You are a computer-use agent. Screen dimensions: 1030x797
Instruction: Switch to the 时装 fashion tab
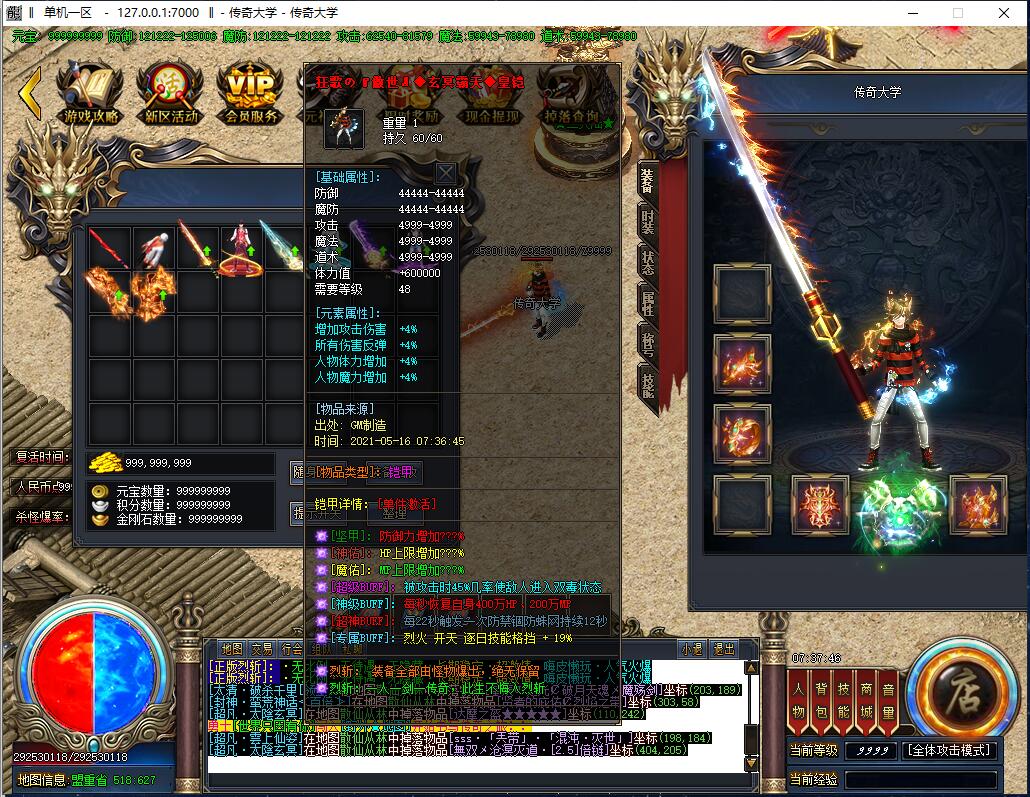[647, 222]
